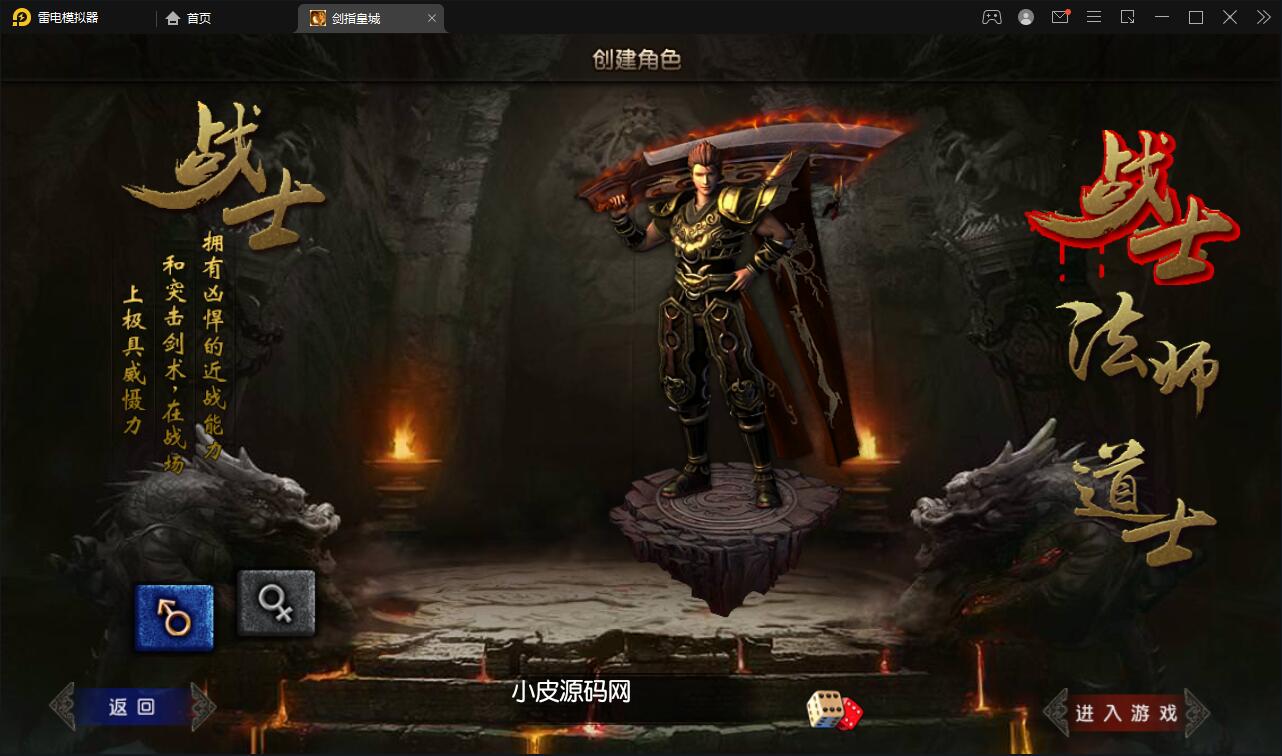Select the male gender symbol
Viewport: 1282px width, 756px height.
(172, 615)
